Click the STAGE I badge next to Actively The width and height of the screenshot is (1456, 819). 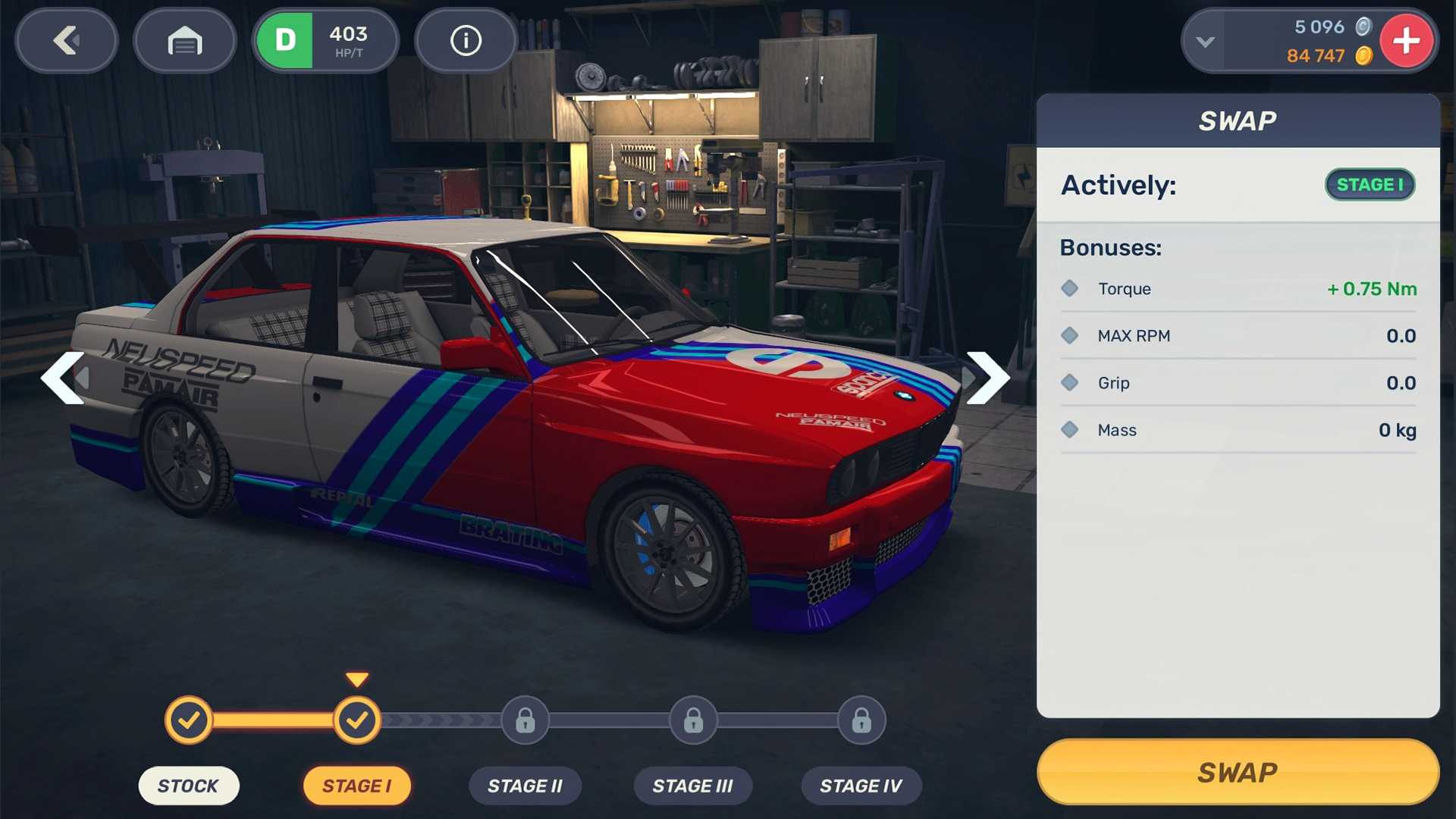[1370, 184]
